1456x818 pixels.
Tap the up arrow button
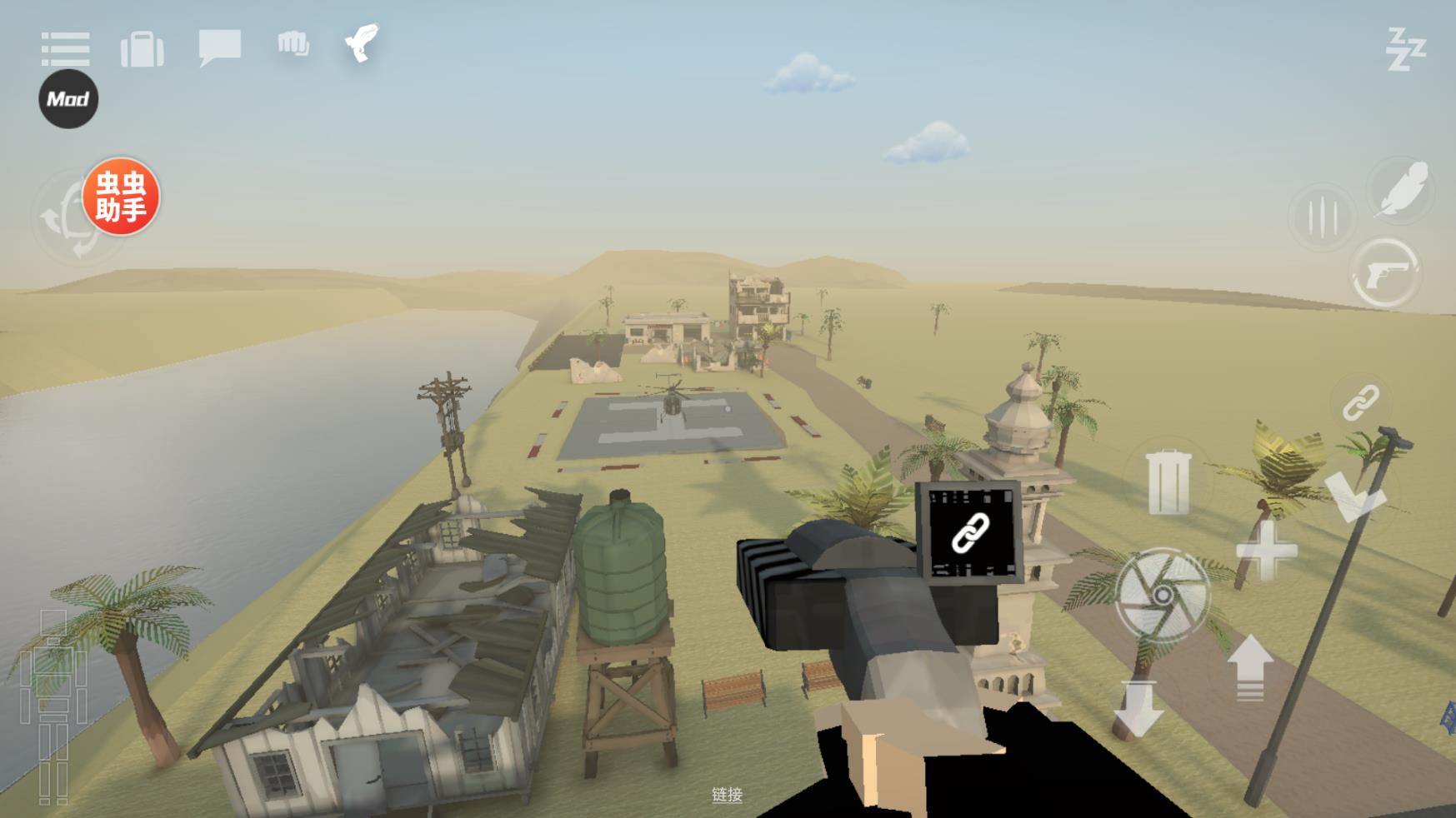1250,666
